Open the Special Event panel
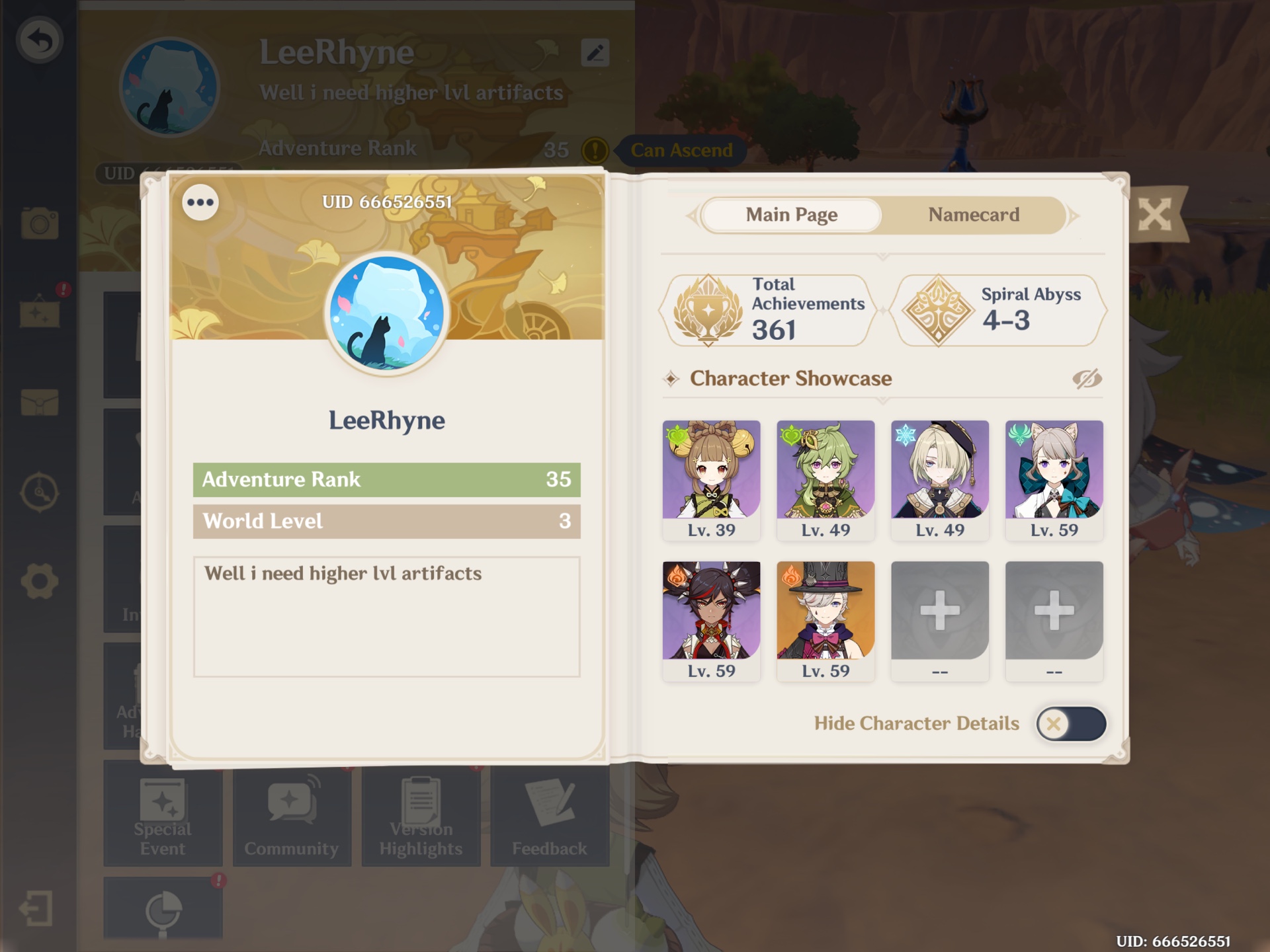 tap(162, 816)
